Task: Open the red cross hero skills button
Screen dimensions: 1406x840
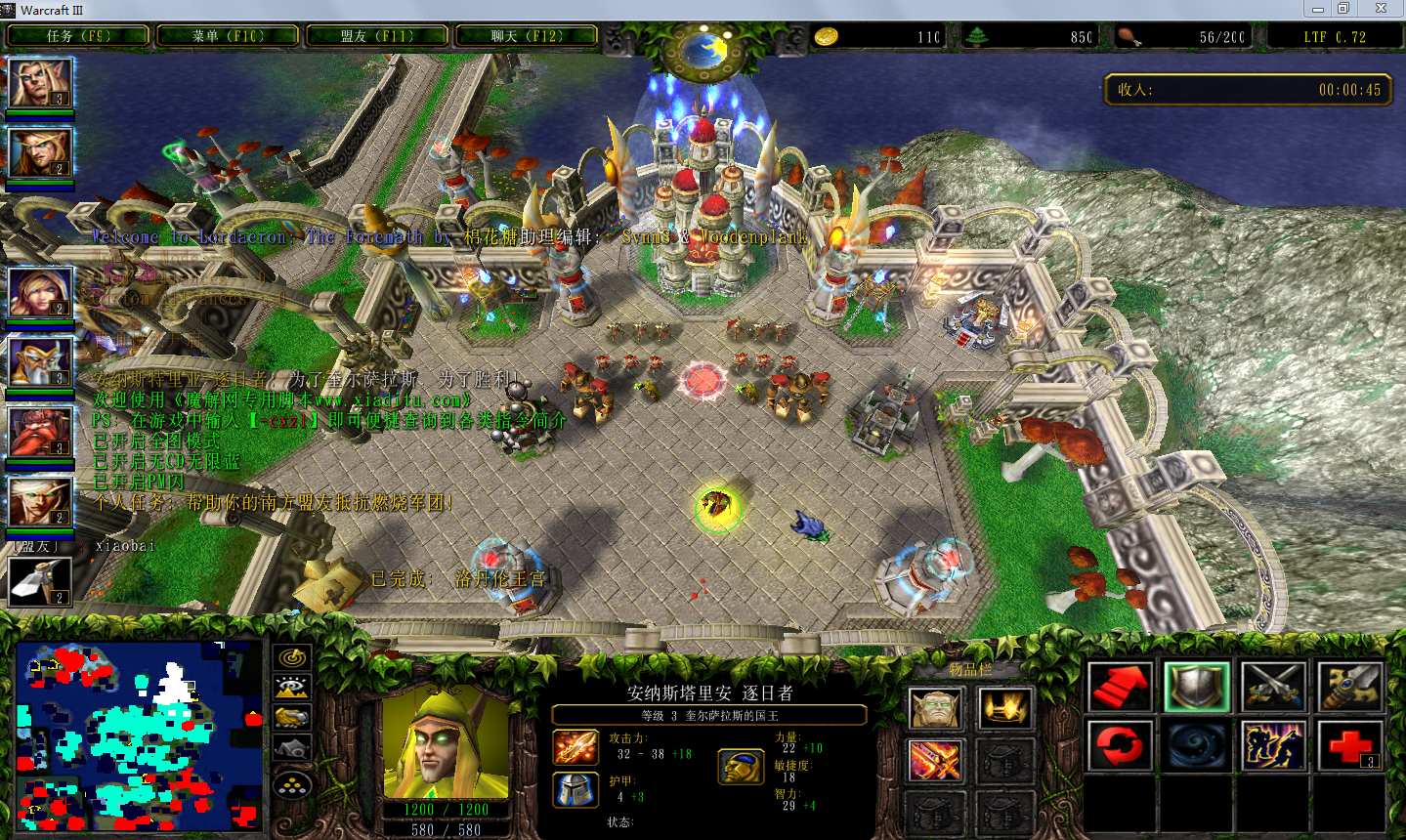Action: (x=1349, y=746)
